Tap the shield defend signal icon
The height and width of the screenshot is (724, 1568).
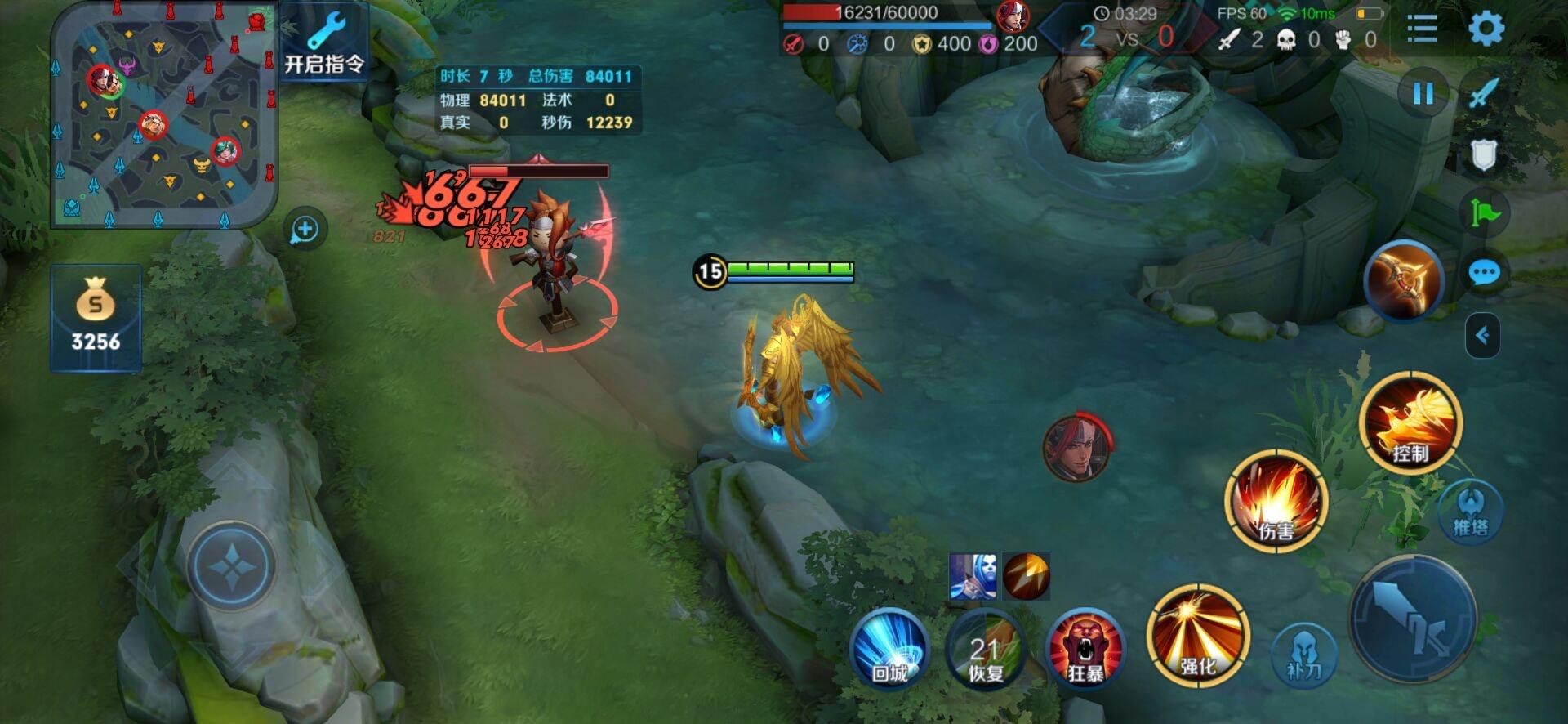[x=1483, y=154]
